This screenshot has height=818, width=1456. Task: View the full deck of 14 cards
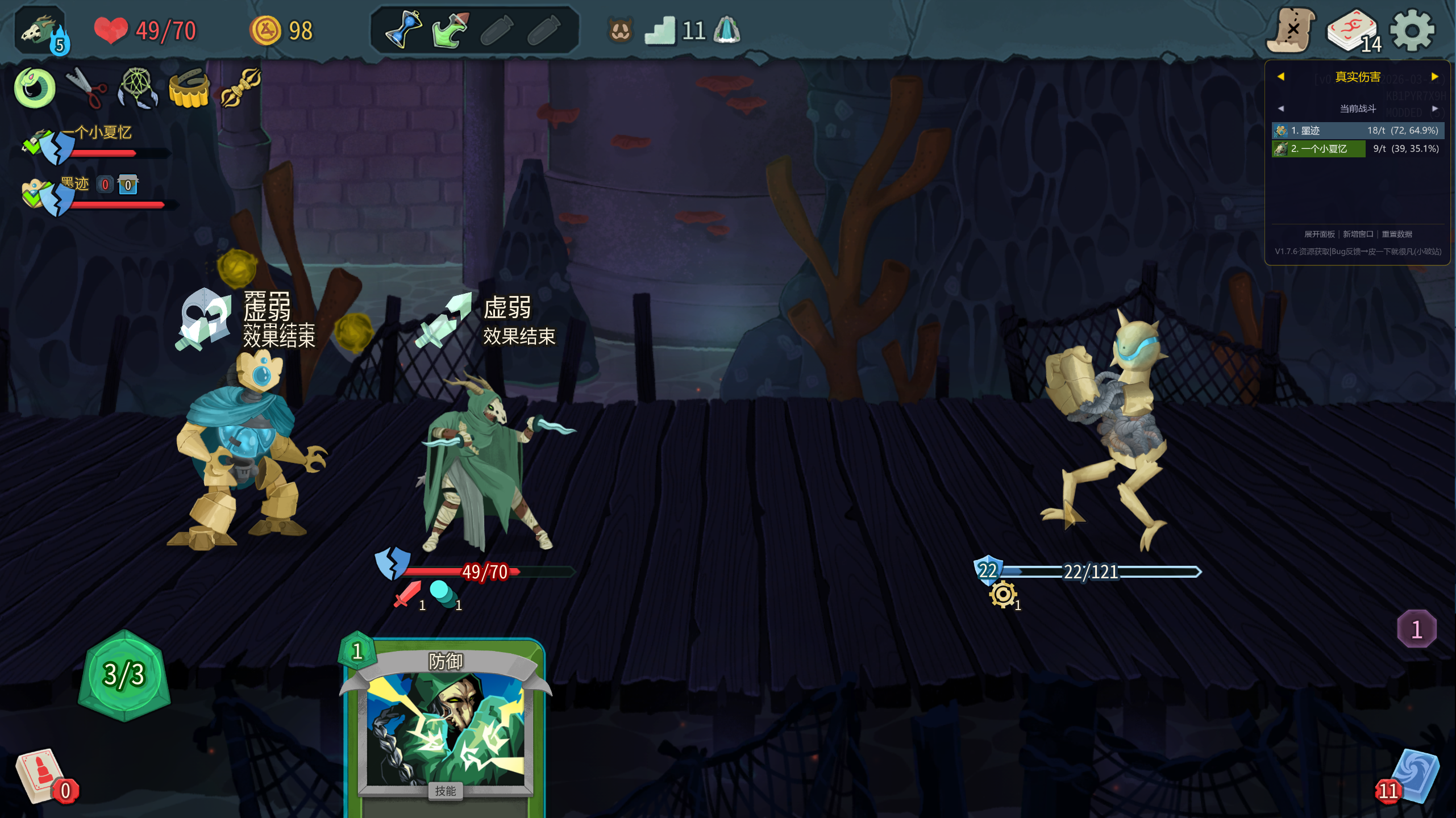tap(1353, 31)
